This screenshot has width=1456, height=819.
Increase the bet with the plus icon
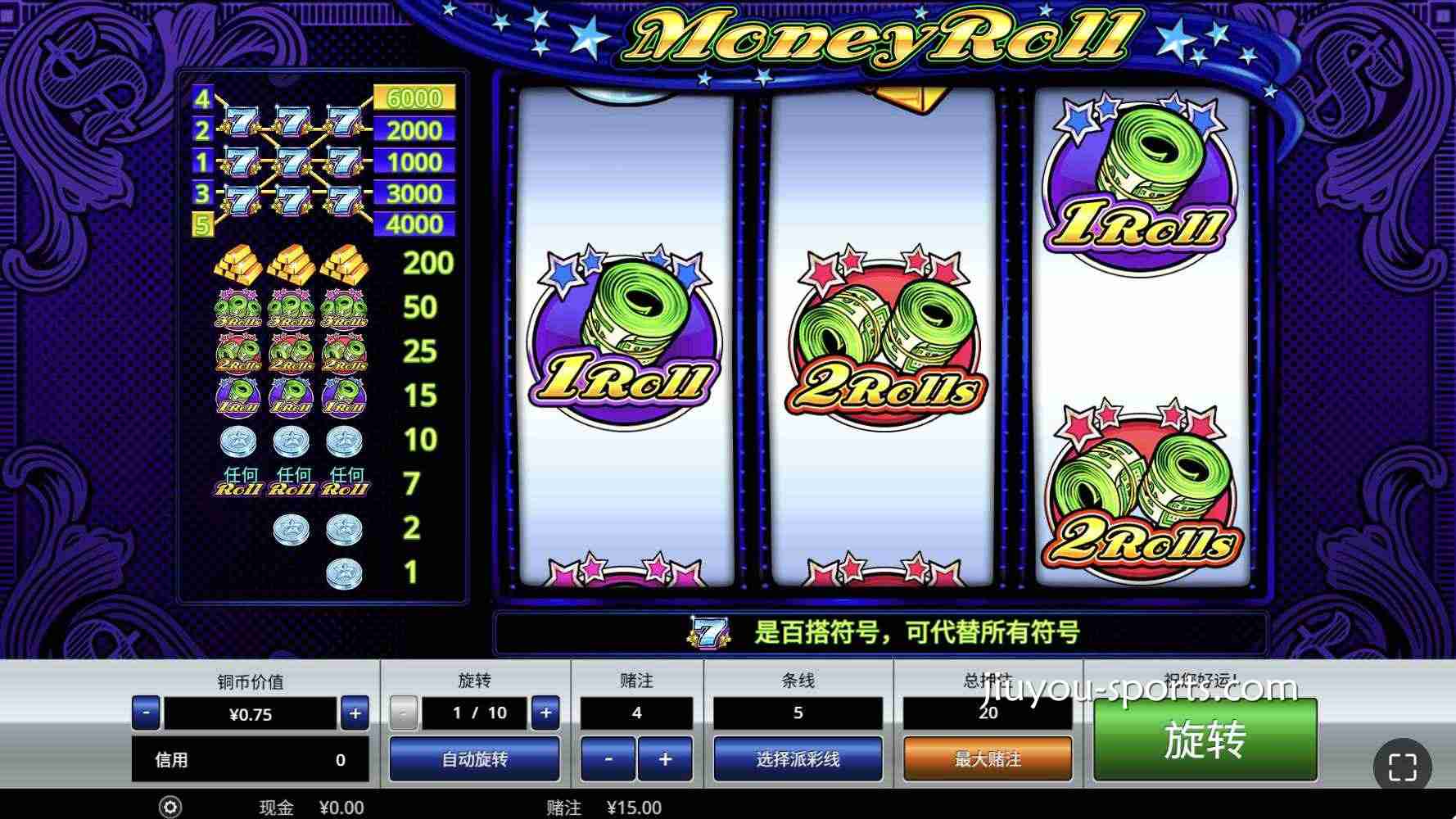click(x=666, y=758)
